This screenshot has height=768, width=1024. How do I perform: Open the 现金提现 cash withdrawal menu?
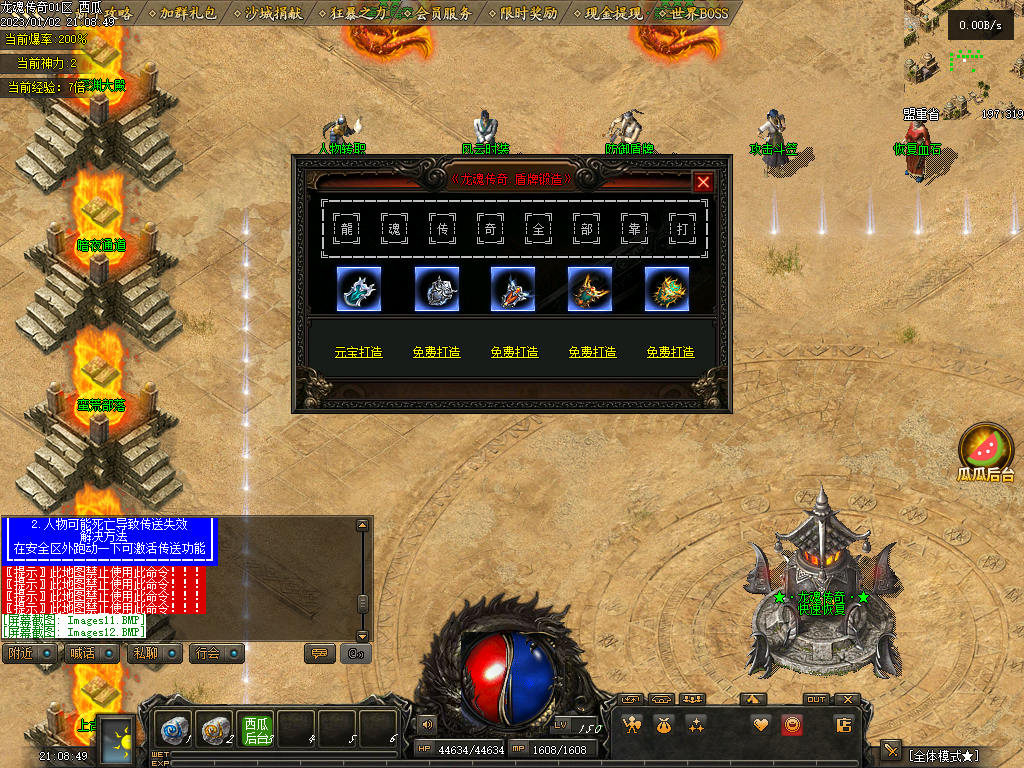tap(610, 14)
